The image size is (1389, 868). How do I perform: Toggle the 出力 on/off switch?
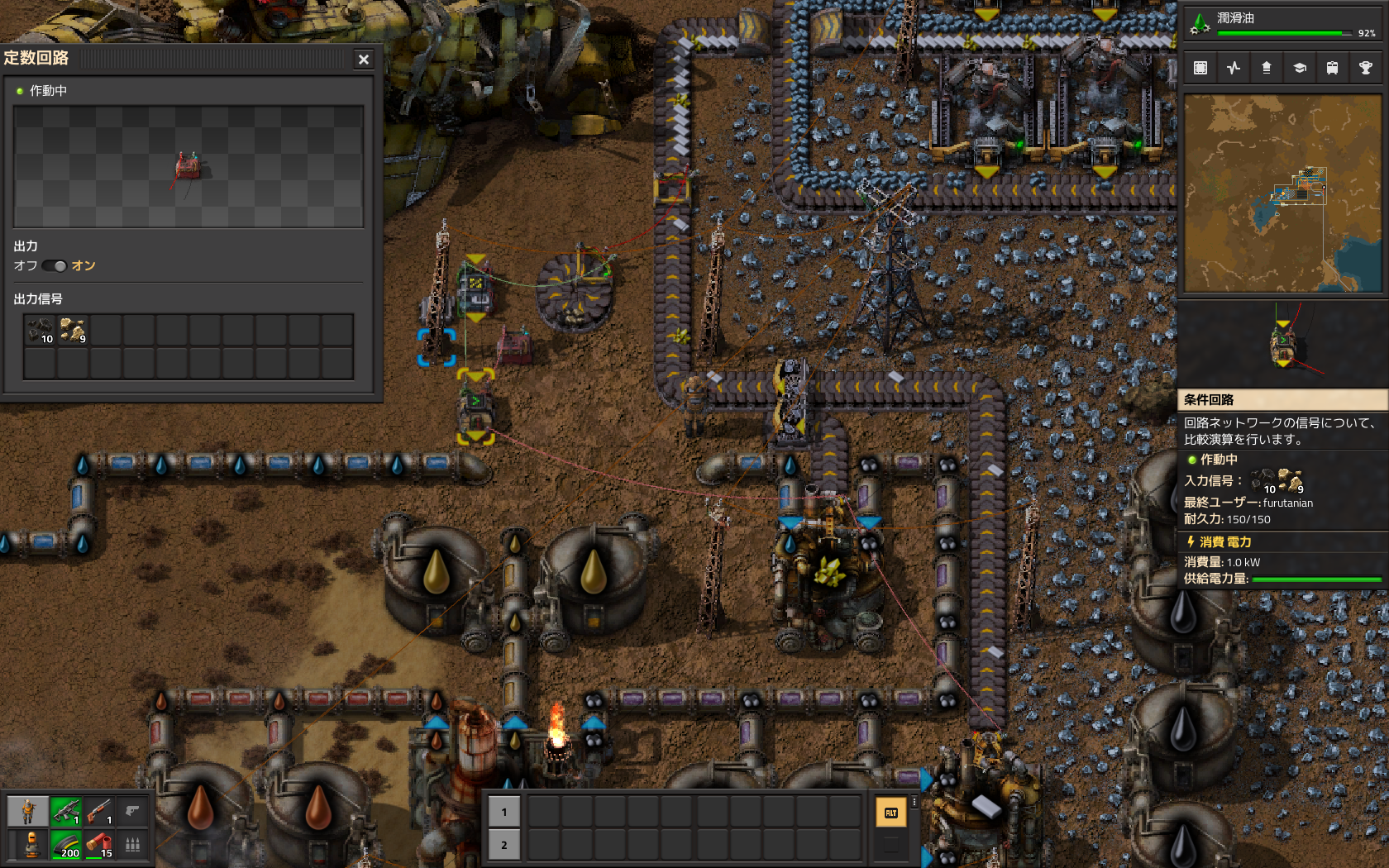[55, 266]
